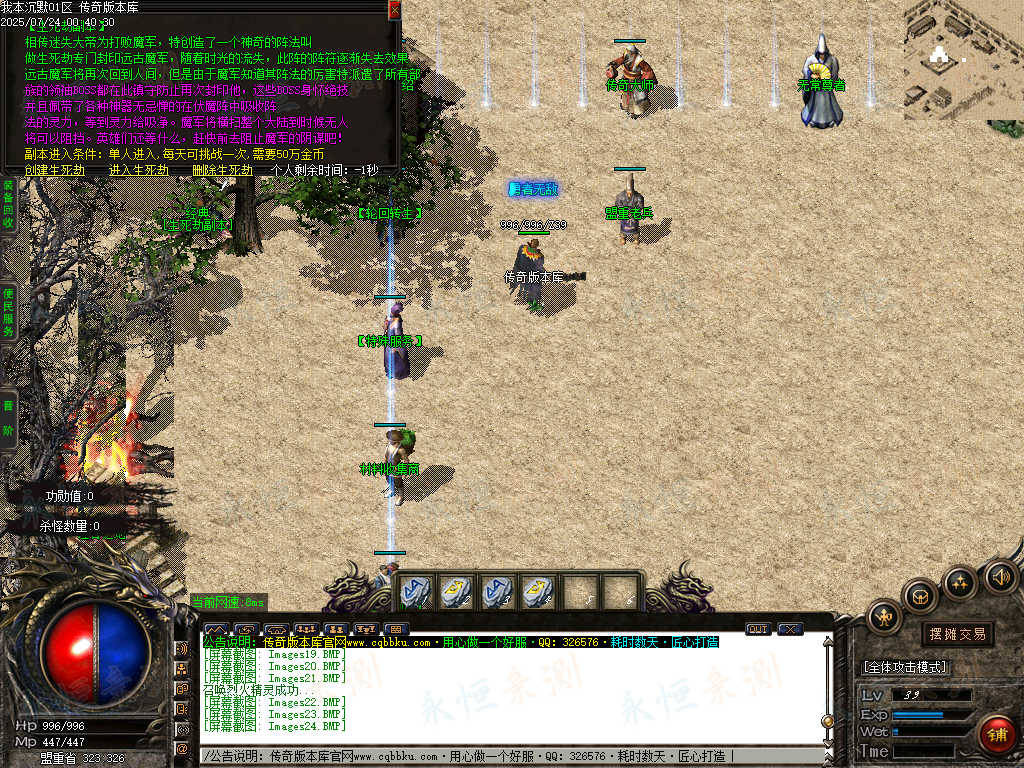Open the 便民服务 side tab
This screenshot has height=768, width=1024.
coord(7,311)
